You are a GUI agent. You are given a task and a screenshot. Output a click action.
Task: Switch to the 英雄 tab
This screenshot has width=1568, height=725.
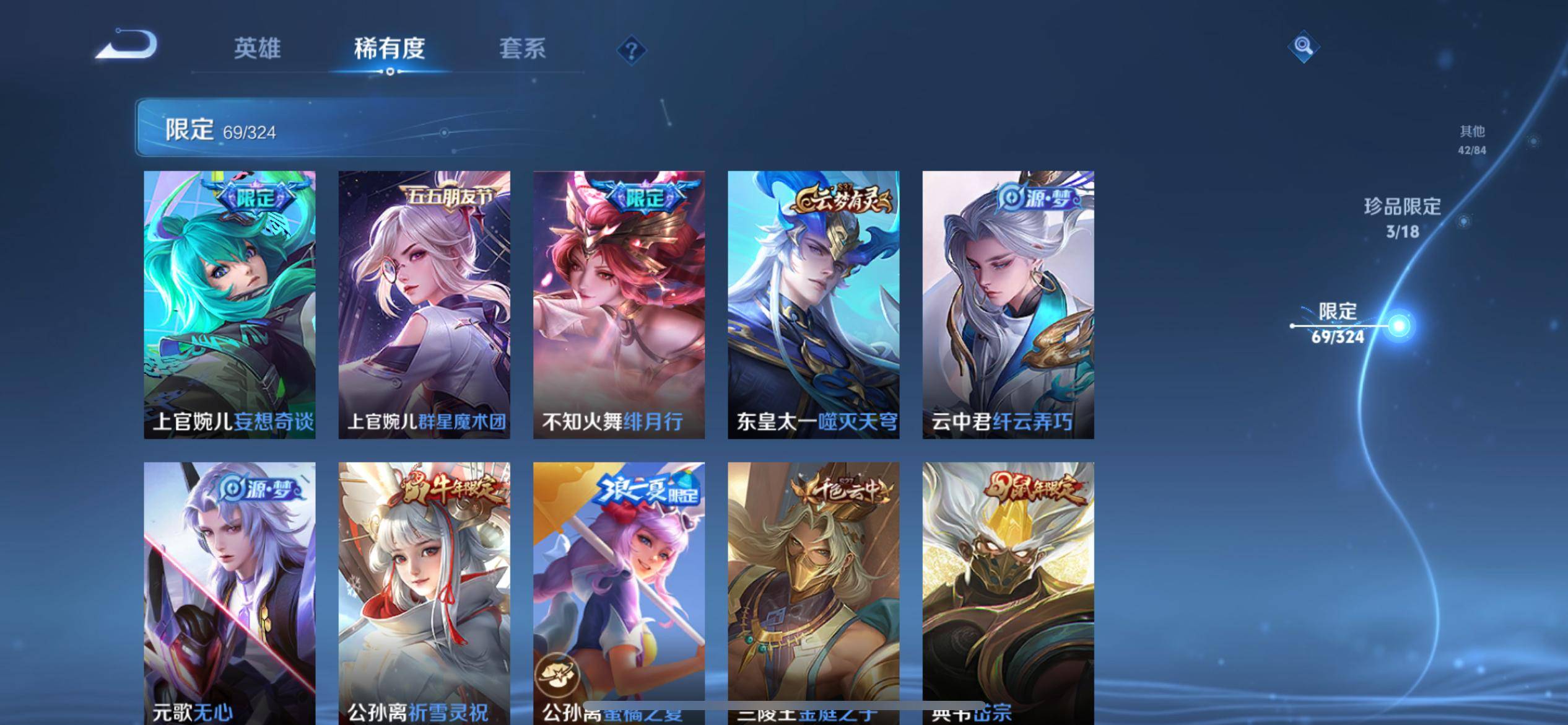point(257,48)
